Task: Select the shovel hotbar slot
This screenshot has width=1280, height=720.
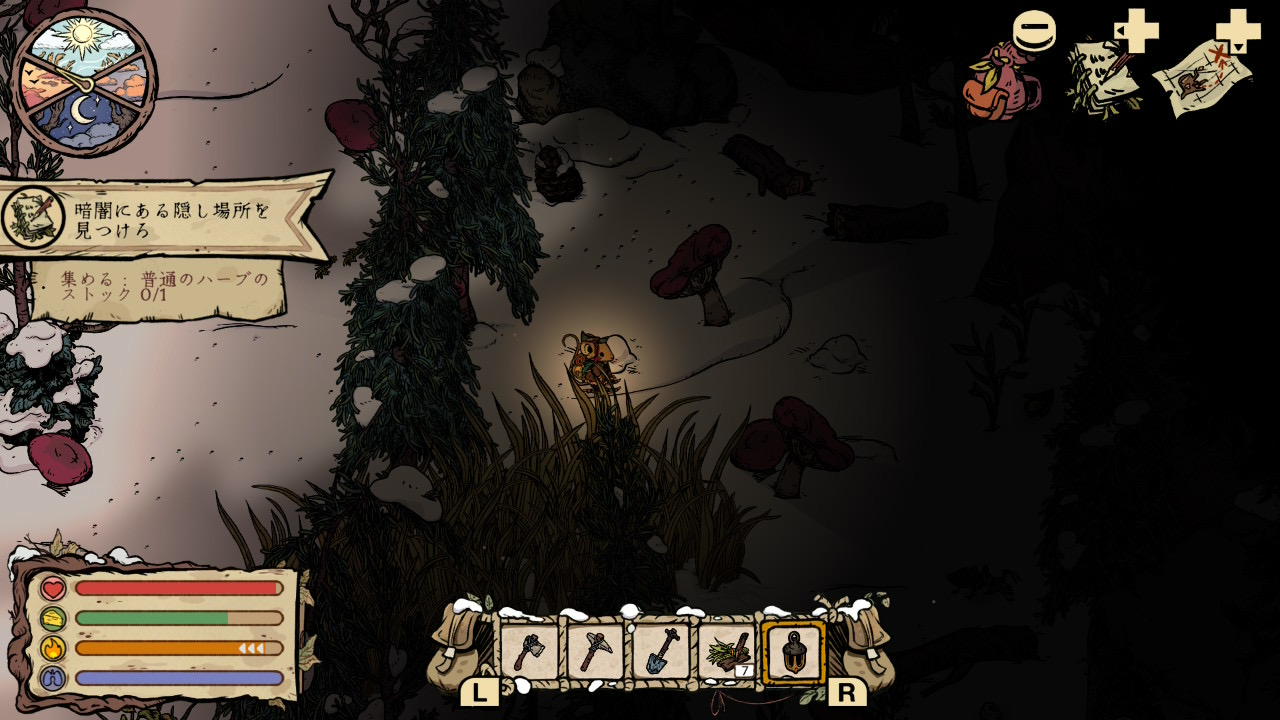Action: (x=661, y=651)
